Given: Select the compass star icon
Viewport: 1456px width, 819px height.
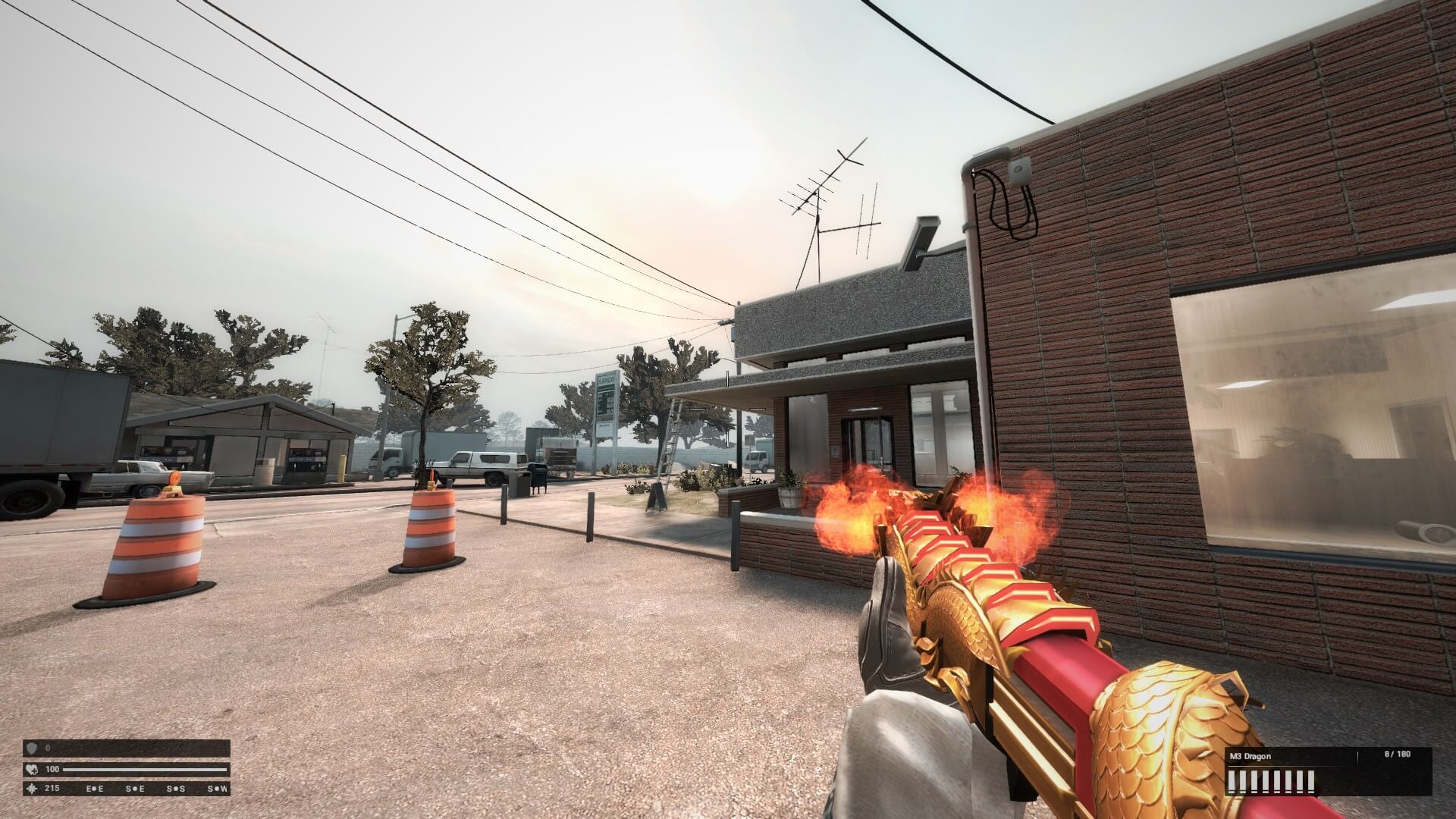Looking at the screenshot, I should coord(33,789).
